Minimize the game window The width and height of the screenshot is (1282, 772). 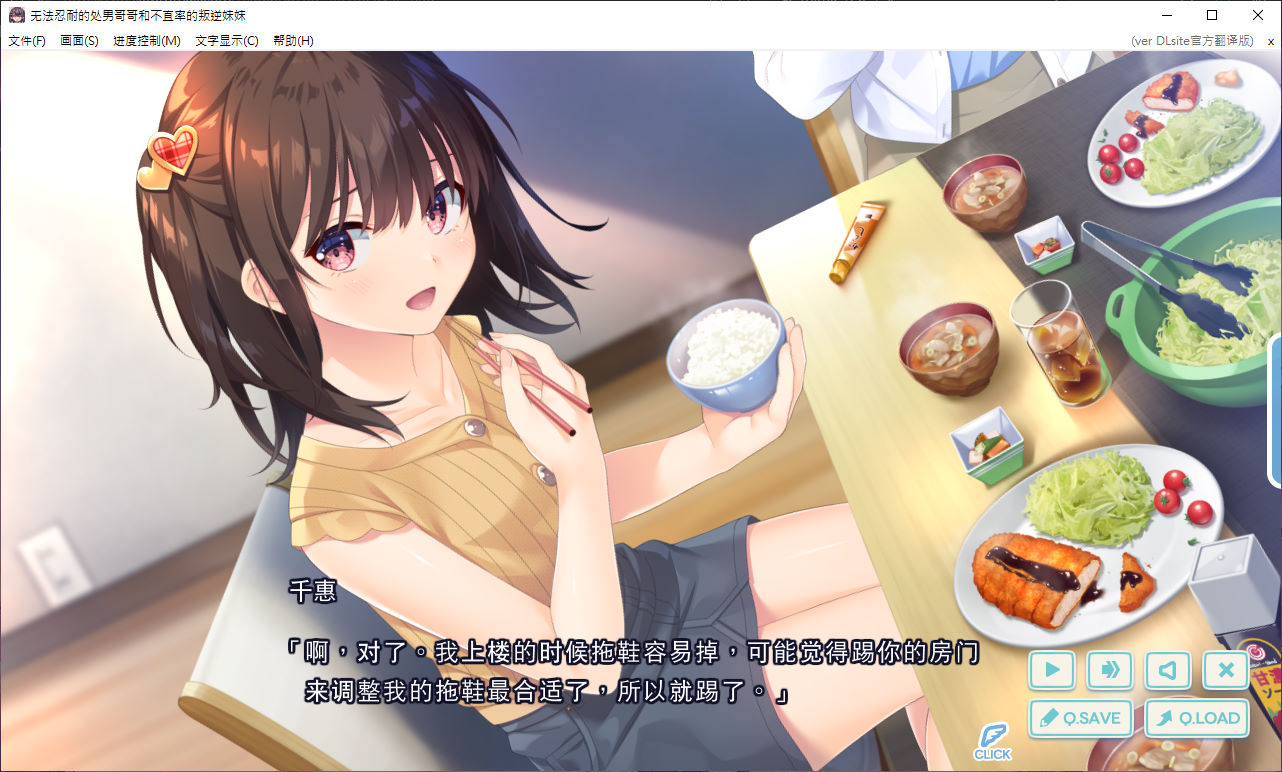tap(1166, 15)
